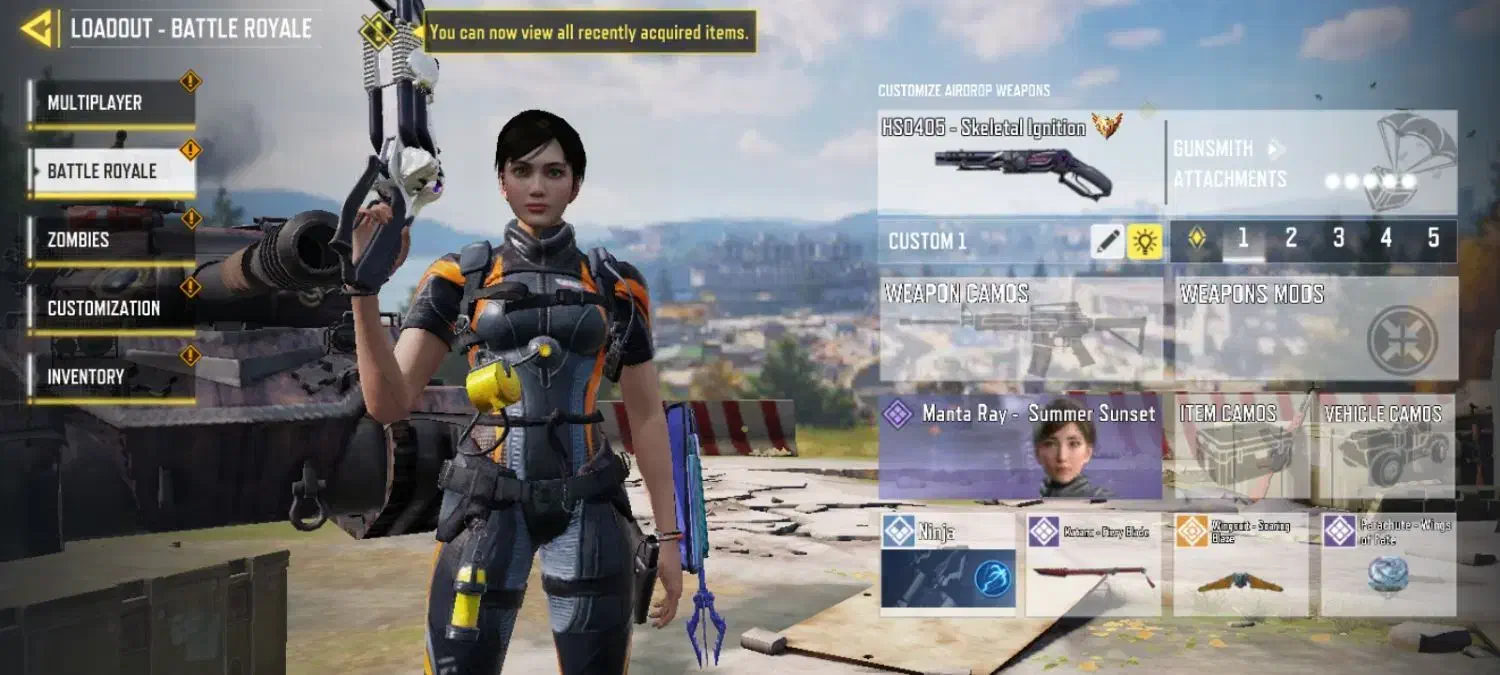The width and height of the screenshot is (1500, 675).
Task: Open Item Camos
Action: tap(1240, 447)
